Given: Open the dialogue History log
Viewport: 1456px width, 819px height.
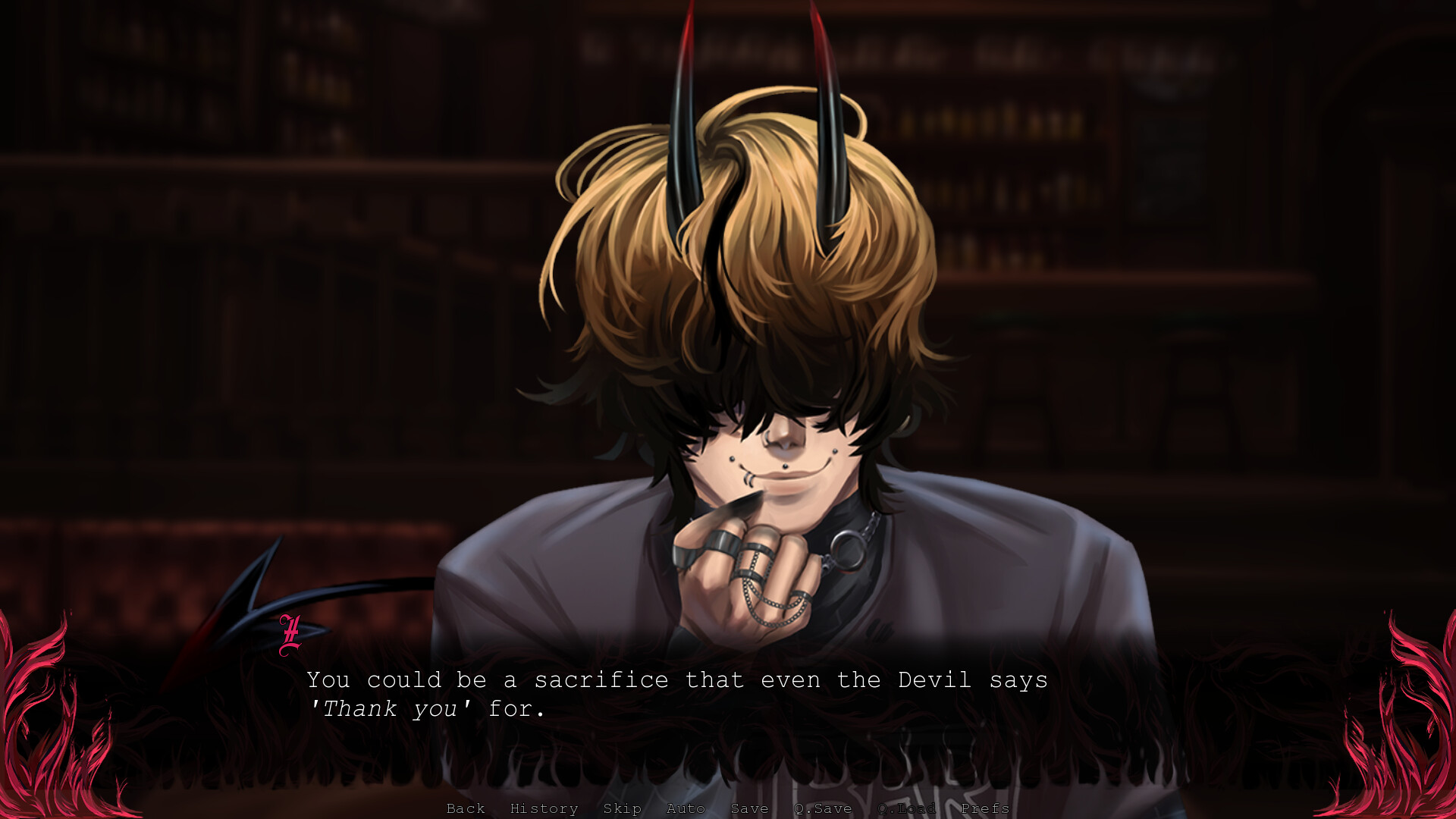Looking at the screenshot, I should pos(544,808).
